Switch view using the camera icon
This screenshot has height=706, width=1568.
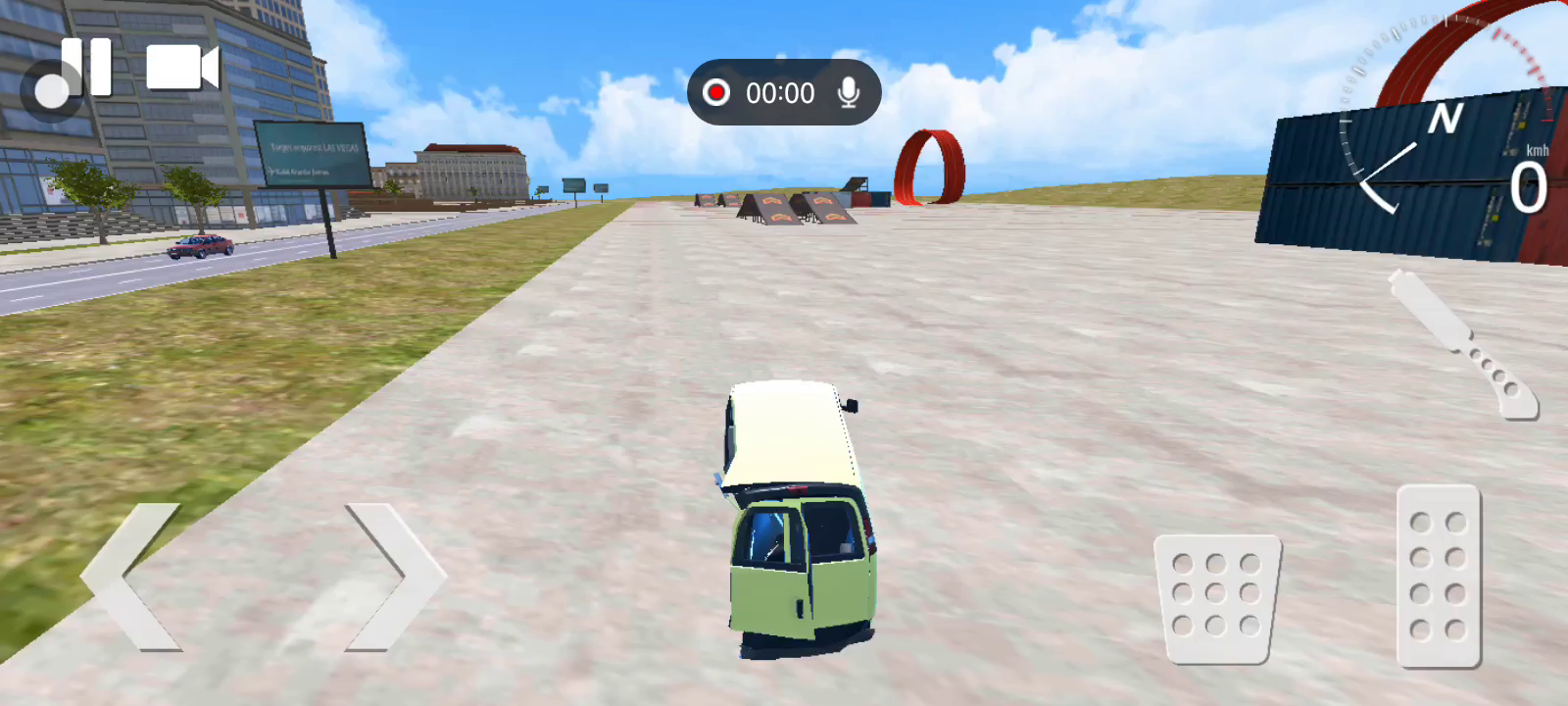pyautogui.click(x=182, y=68)
